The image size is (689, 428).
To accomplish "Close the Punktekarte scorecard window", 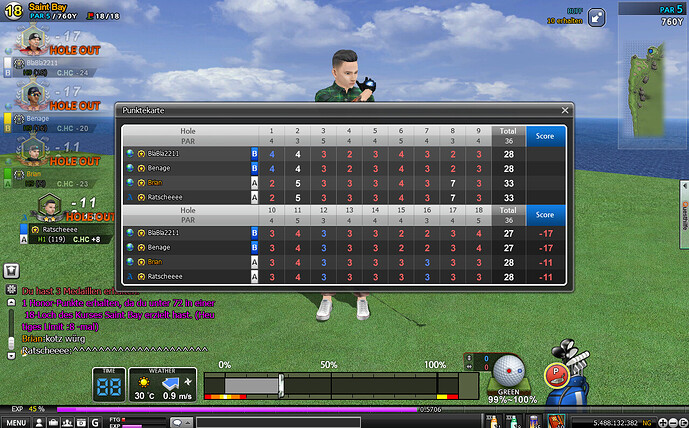I will [x=564, y=112].
